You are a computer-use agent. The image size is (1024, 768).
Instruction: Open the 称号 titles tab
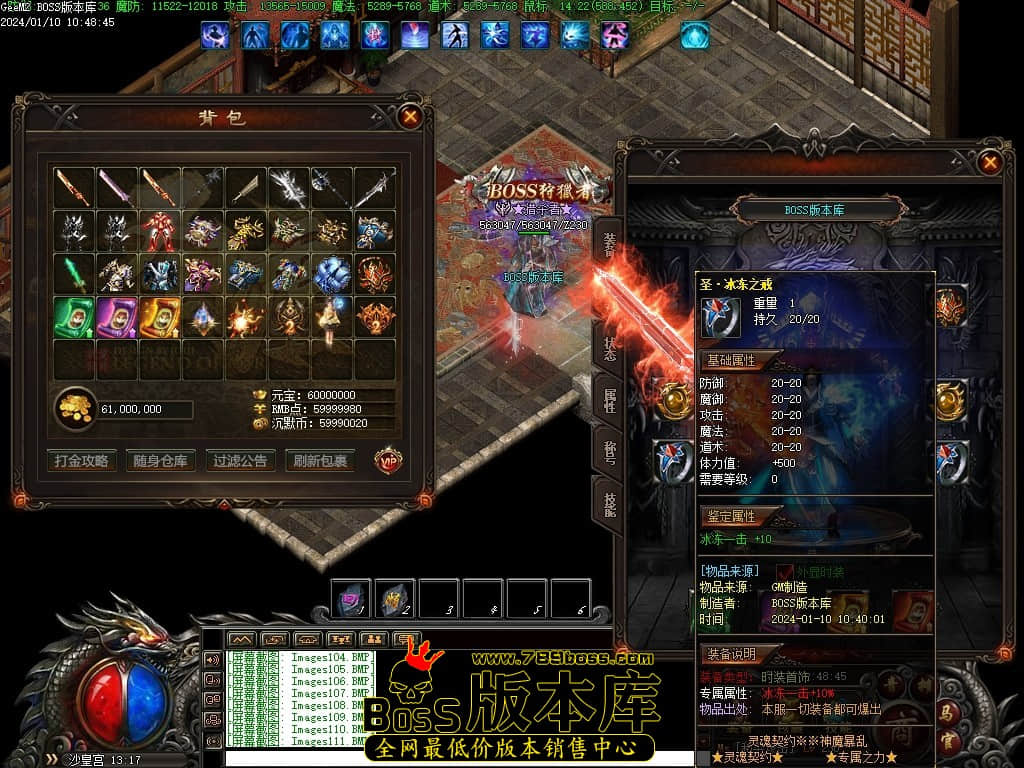coord(609,452)
